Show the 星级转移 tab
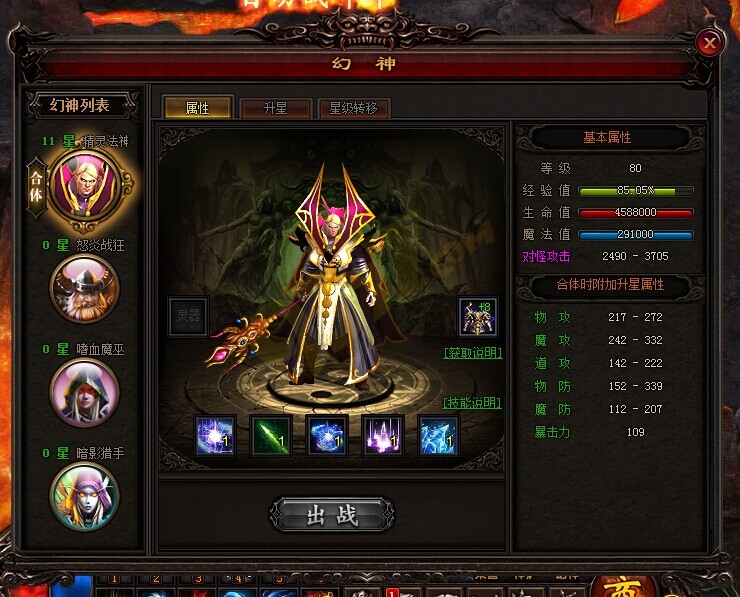Viewport: 740px width, 597px height. click(353, 108)
